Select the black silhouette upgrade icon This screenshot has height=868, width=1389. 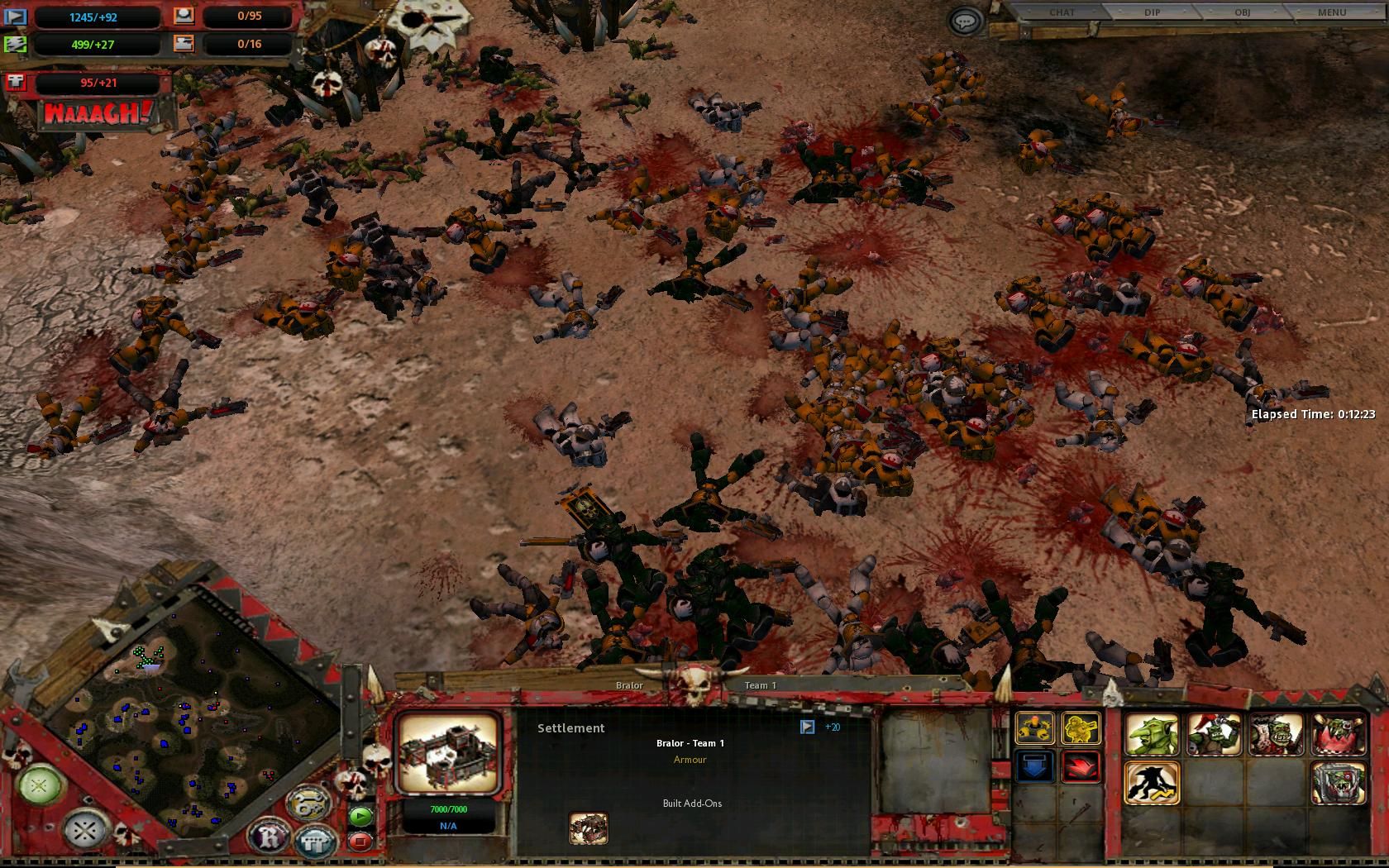(x=1152, y=783)
